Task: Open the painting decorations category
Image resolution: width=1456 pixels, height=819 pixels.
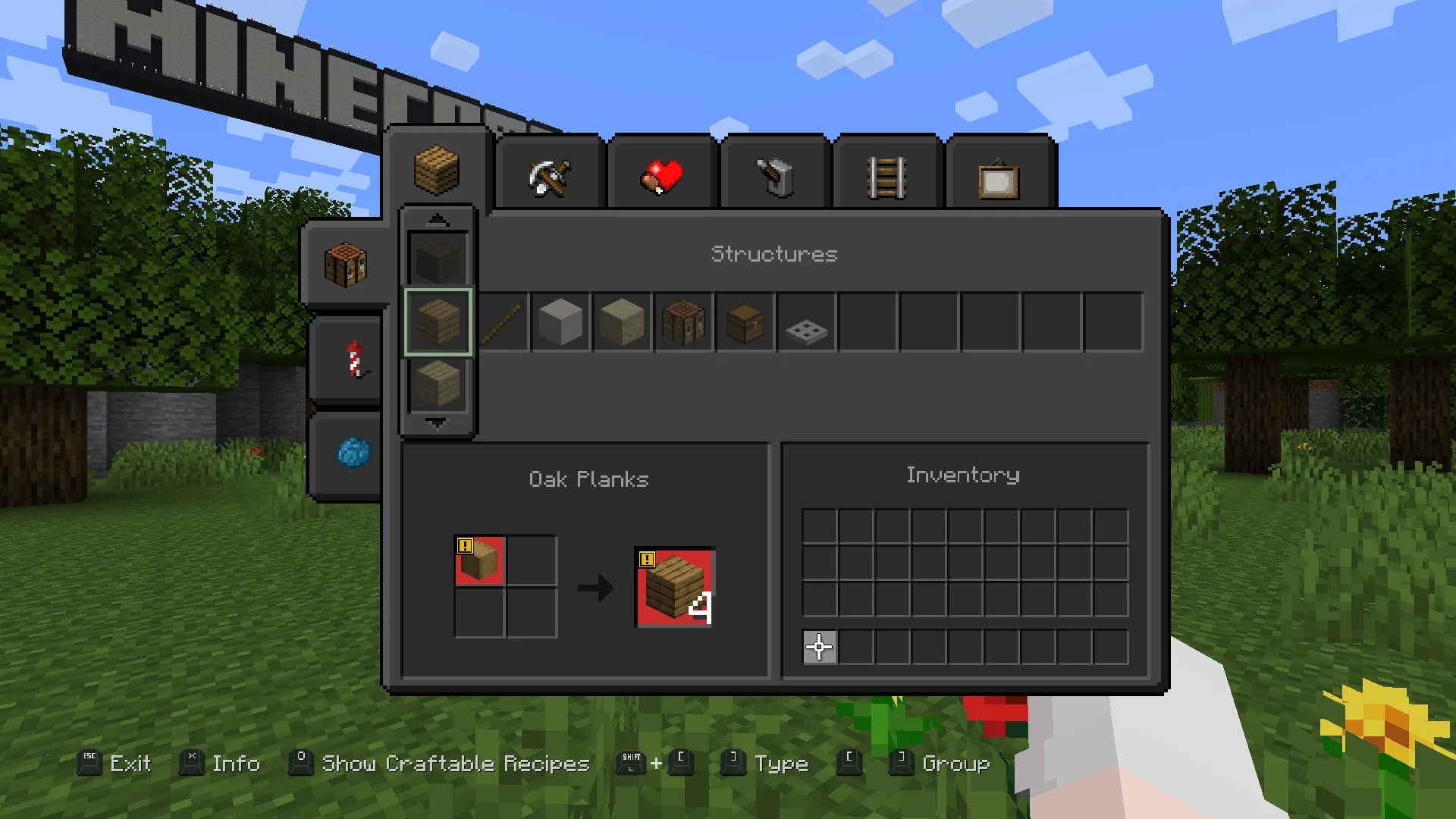Action: (x=998, y=174)
